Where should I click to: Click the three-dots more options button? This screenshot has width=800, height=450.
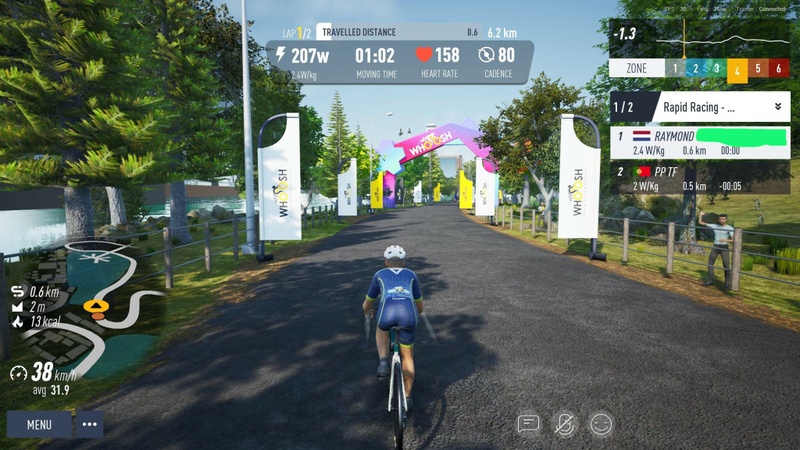(x=90, y=424)
